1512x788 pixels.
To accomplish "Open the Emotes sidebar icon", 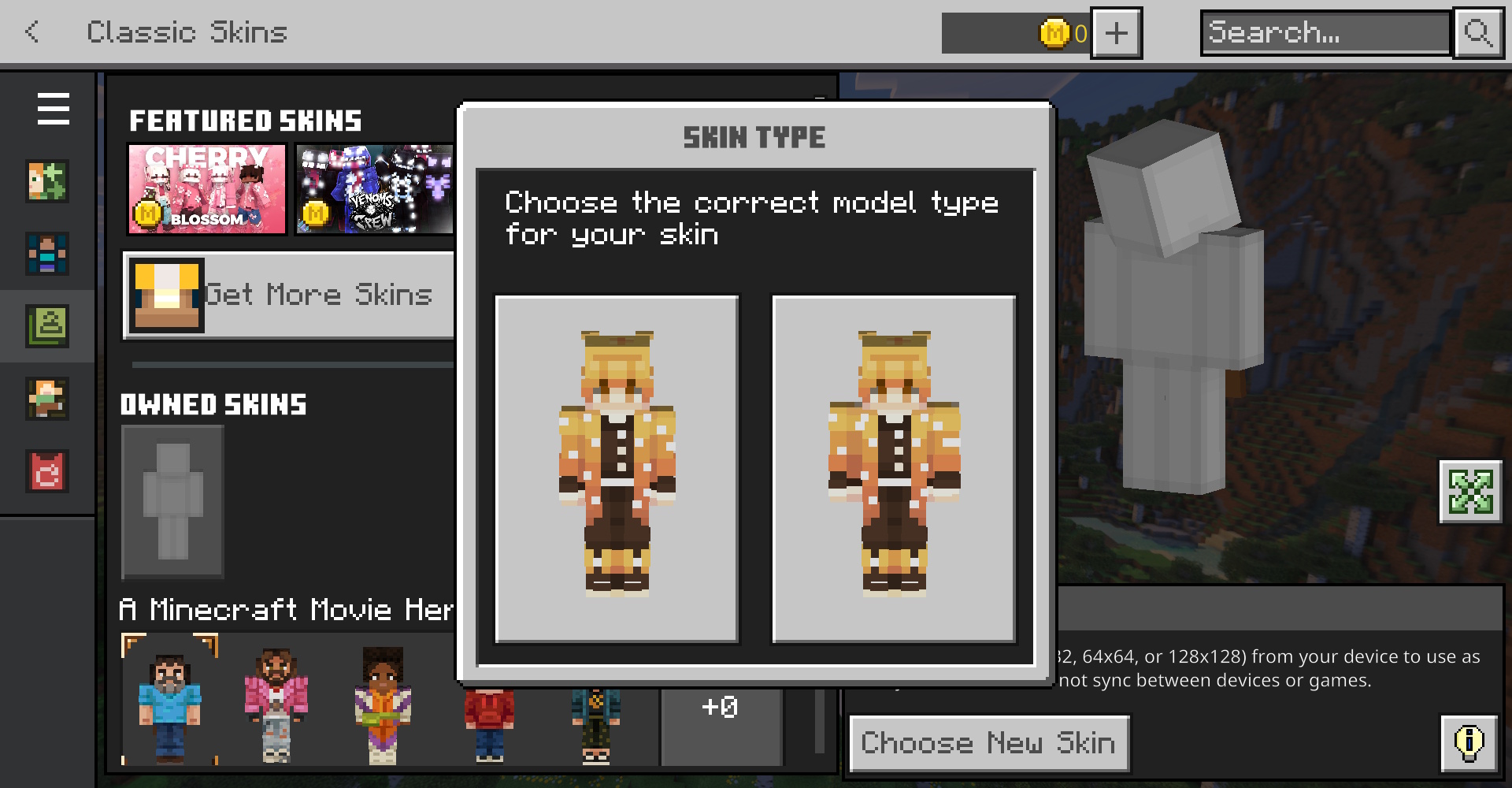I will pos(47,399).
